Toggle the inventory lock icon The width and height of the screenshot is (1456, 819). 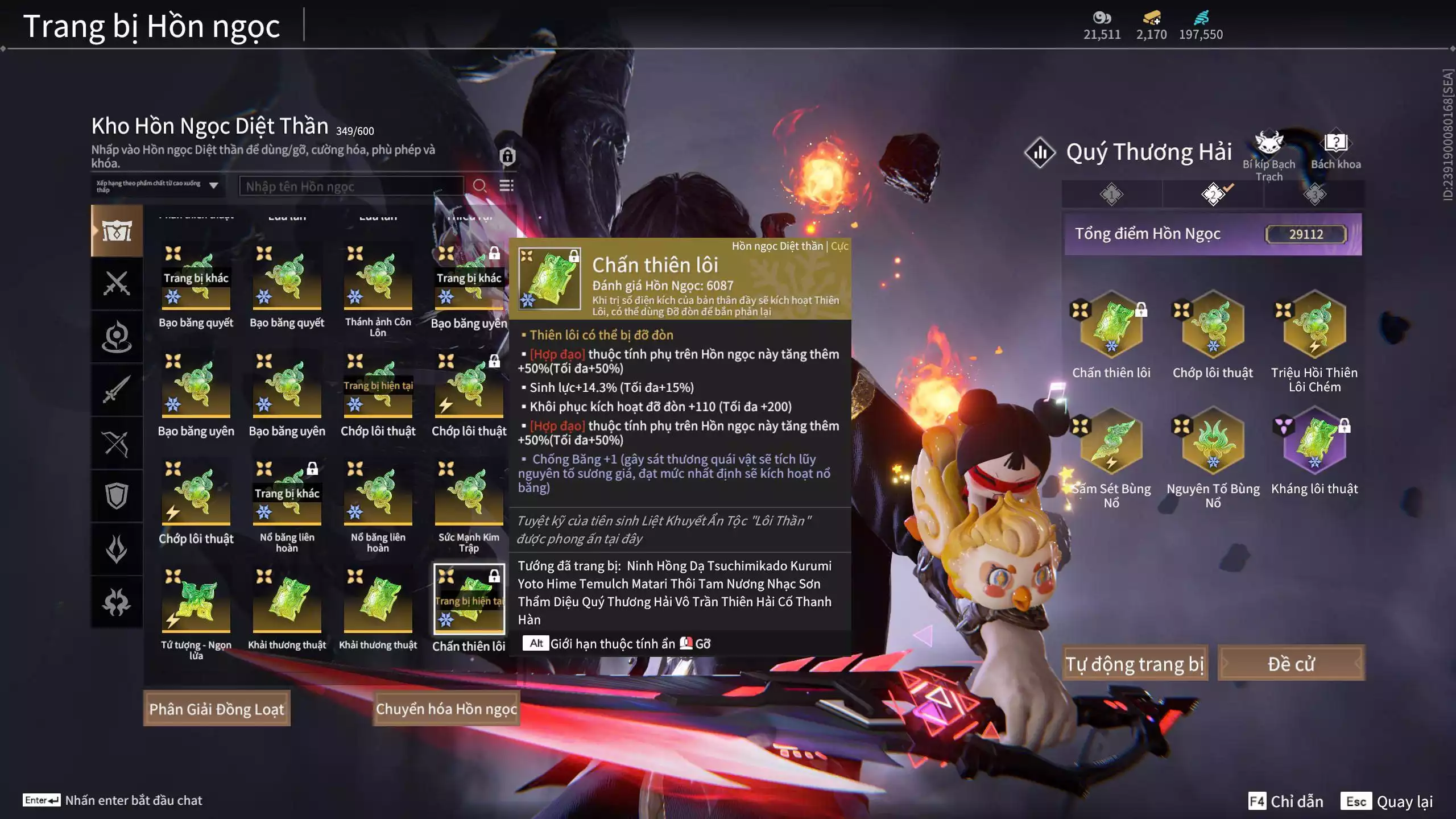[507, 156]
